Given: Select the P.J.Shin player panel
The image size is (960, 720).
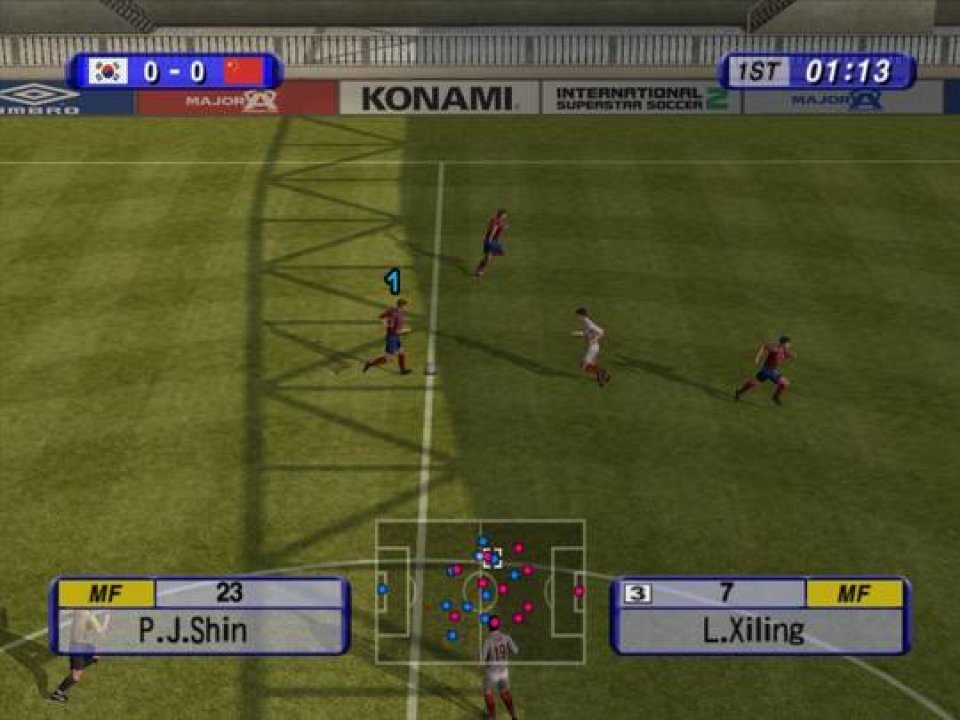Looking at the screenshot, I should coord(200,616).
